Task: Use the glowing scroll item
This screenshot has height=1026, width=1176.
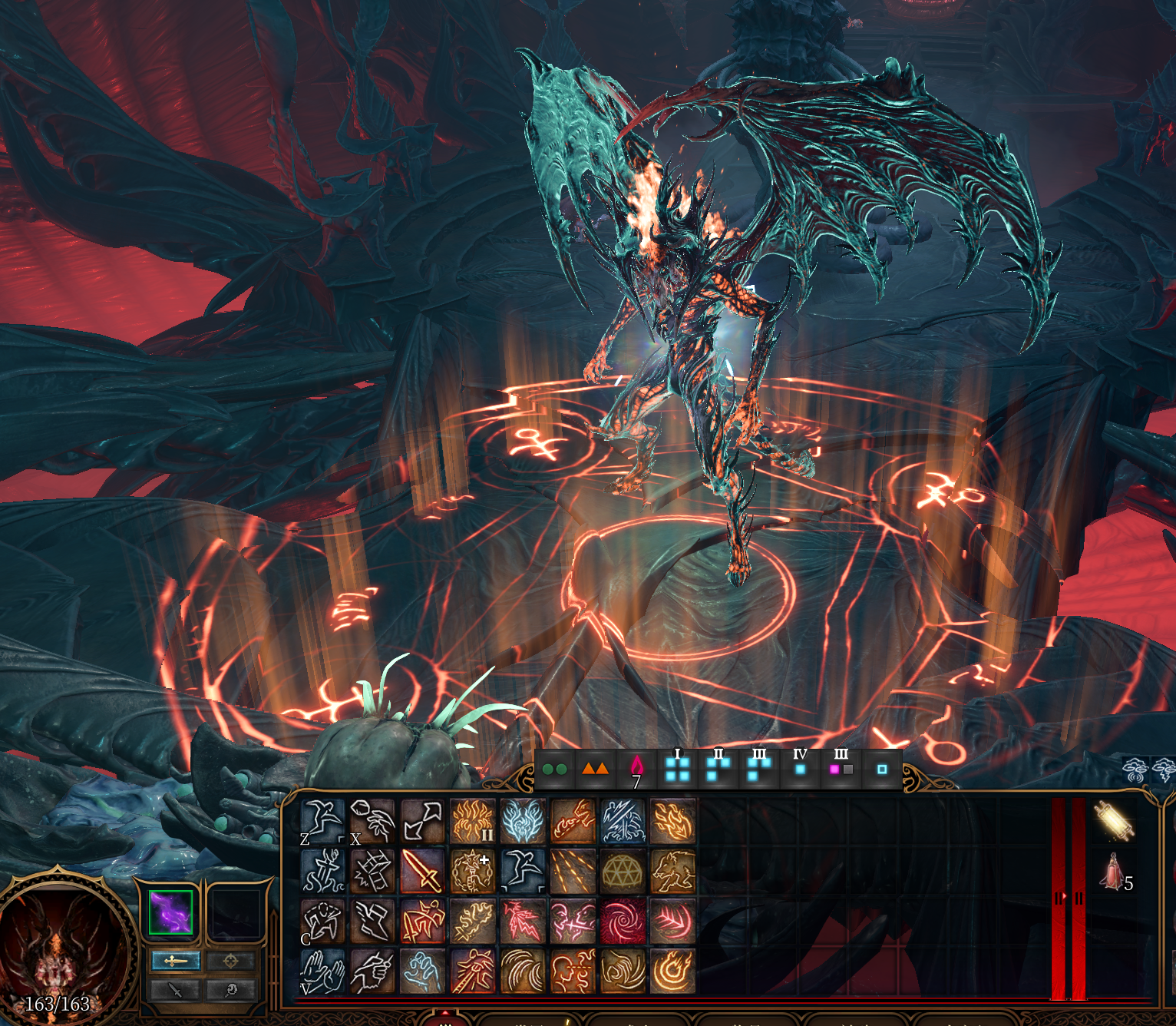Action: [1114, 819]
